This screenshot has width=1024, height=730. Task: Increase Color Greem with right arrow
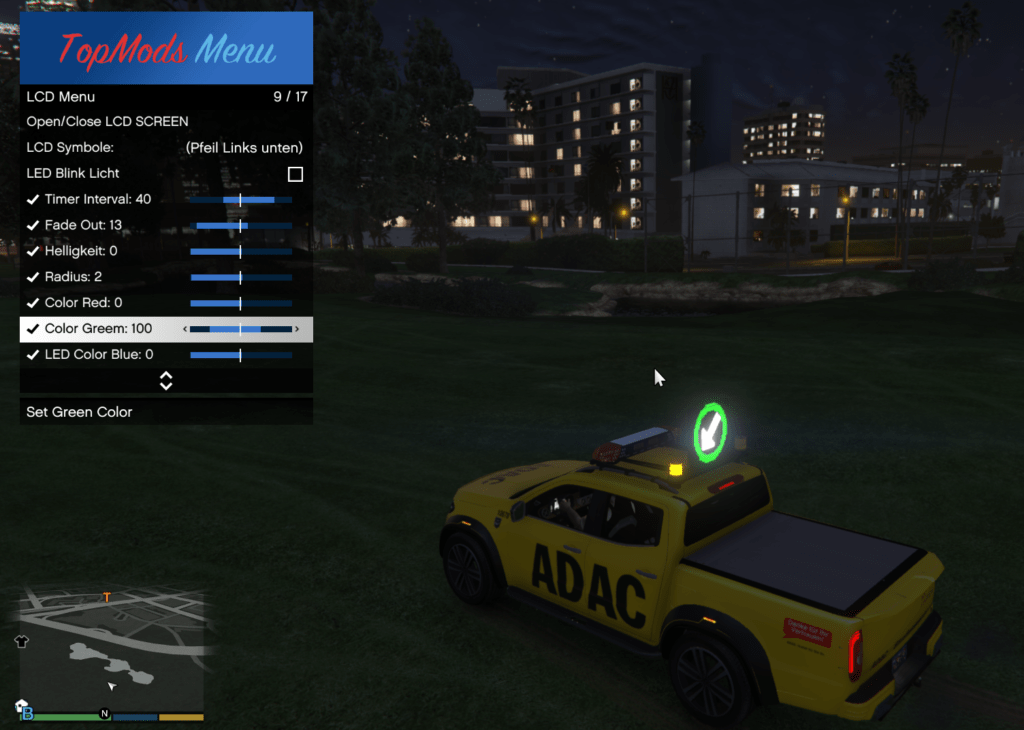[x=297, y=329]
